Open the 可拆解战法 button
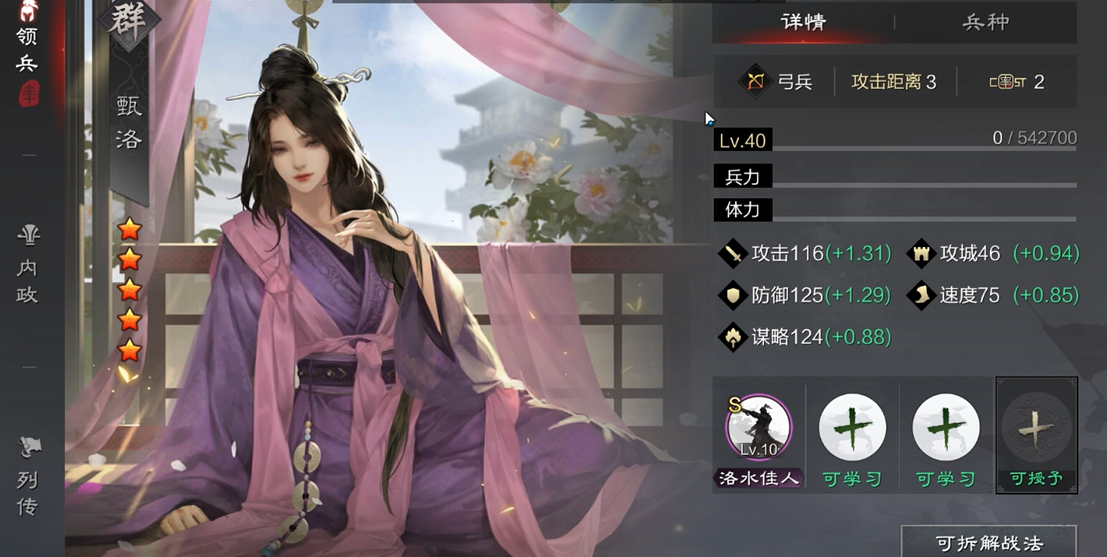The width and height of the screenshot is (1107, 557). (x=988, y=543)
